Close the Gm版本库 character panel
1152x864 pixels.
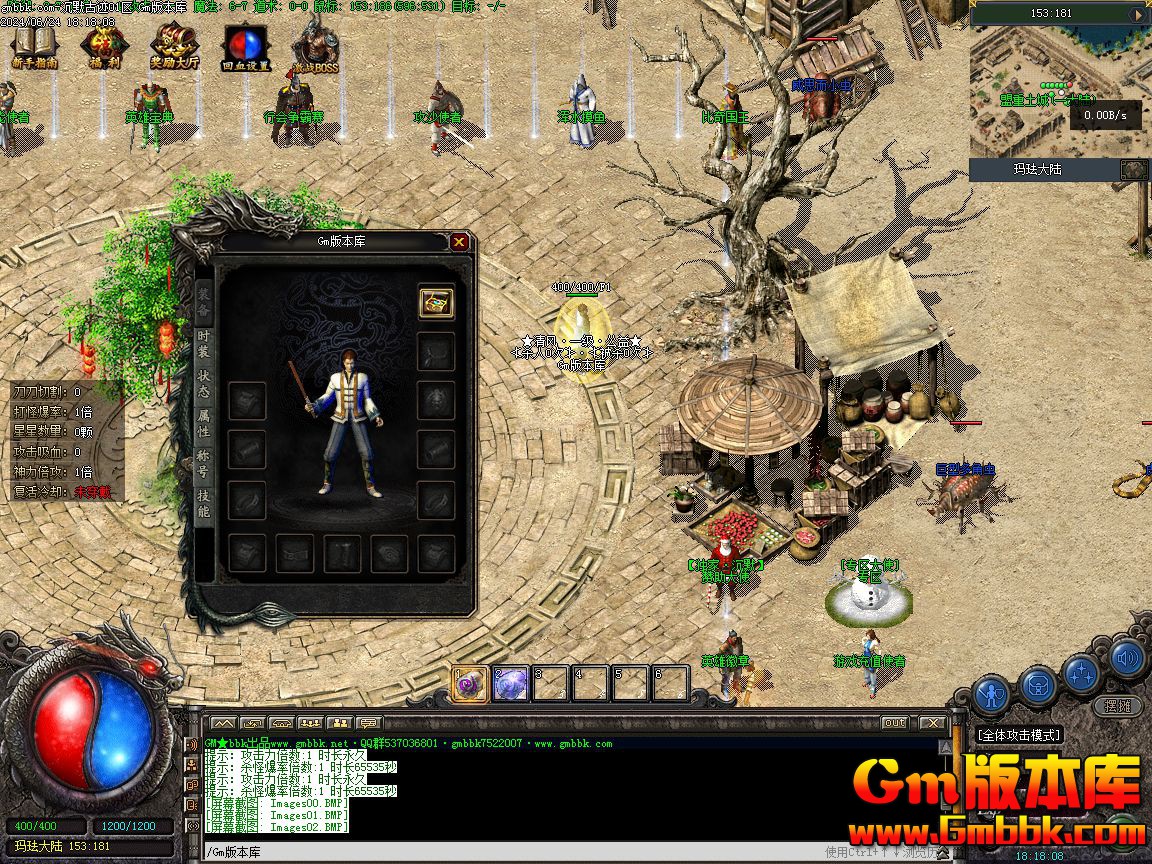coord(459,241)
